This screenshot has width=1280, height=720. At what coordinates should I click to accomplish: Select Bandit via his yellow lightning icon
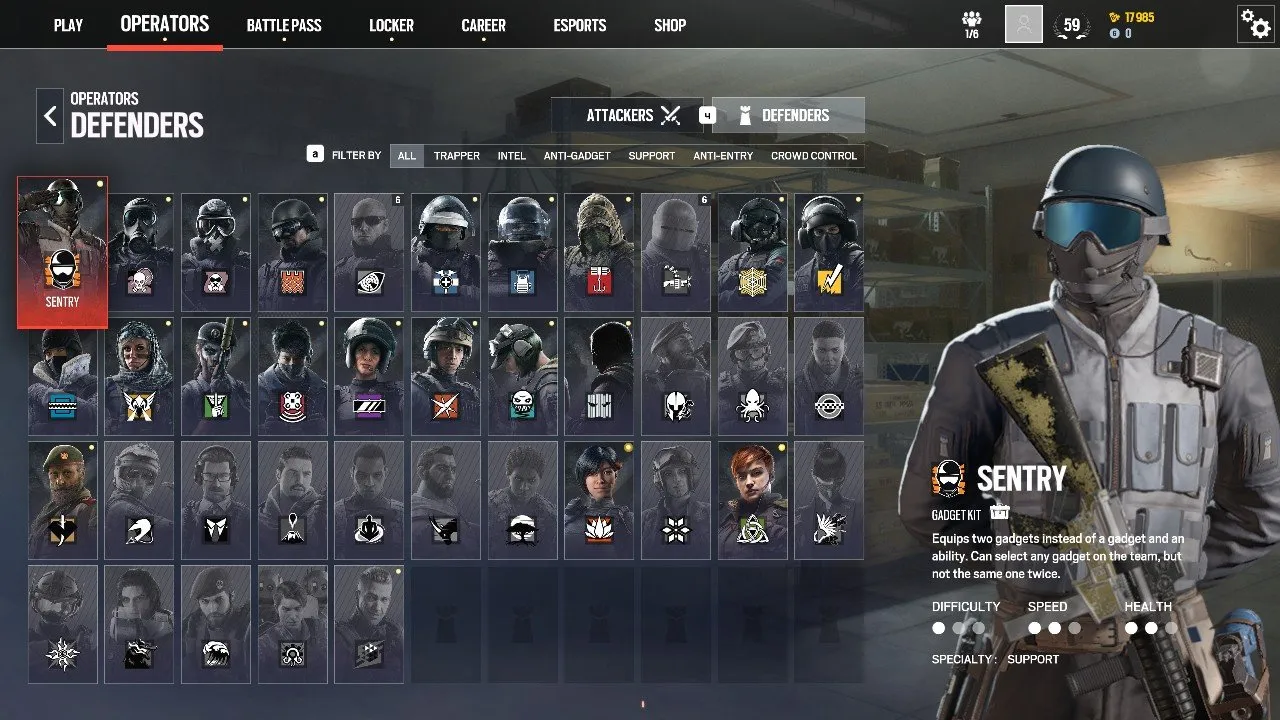click(x=830, y=281)
